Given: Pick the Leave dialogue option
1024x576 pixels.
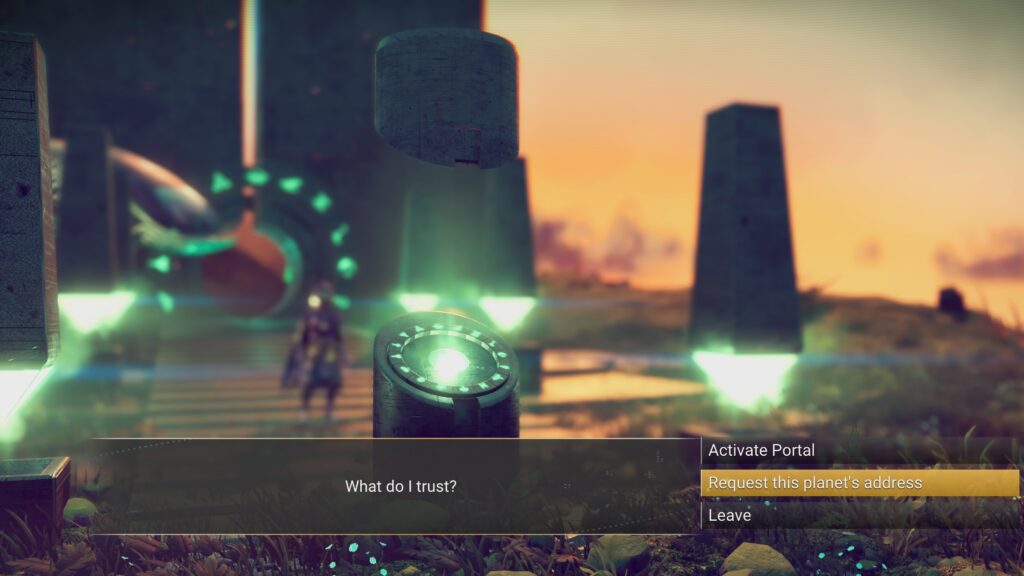Looking at the screenshot, I should coord(730,515).
